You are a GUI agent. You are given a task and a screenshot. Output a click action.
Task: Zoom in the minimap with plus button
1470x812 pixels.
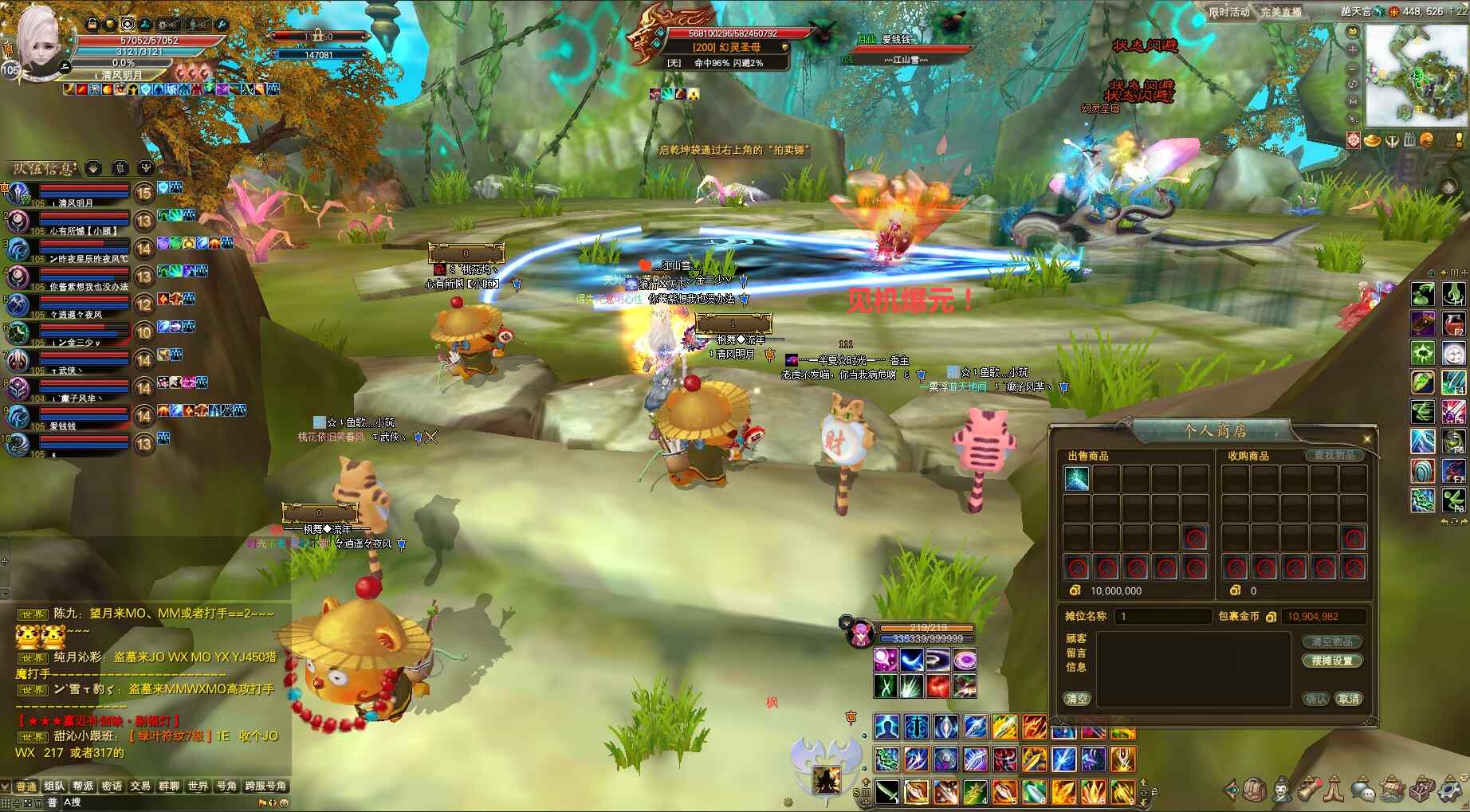point(1352,49)
